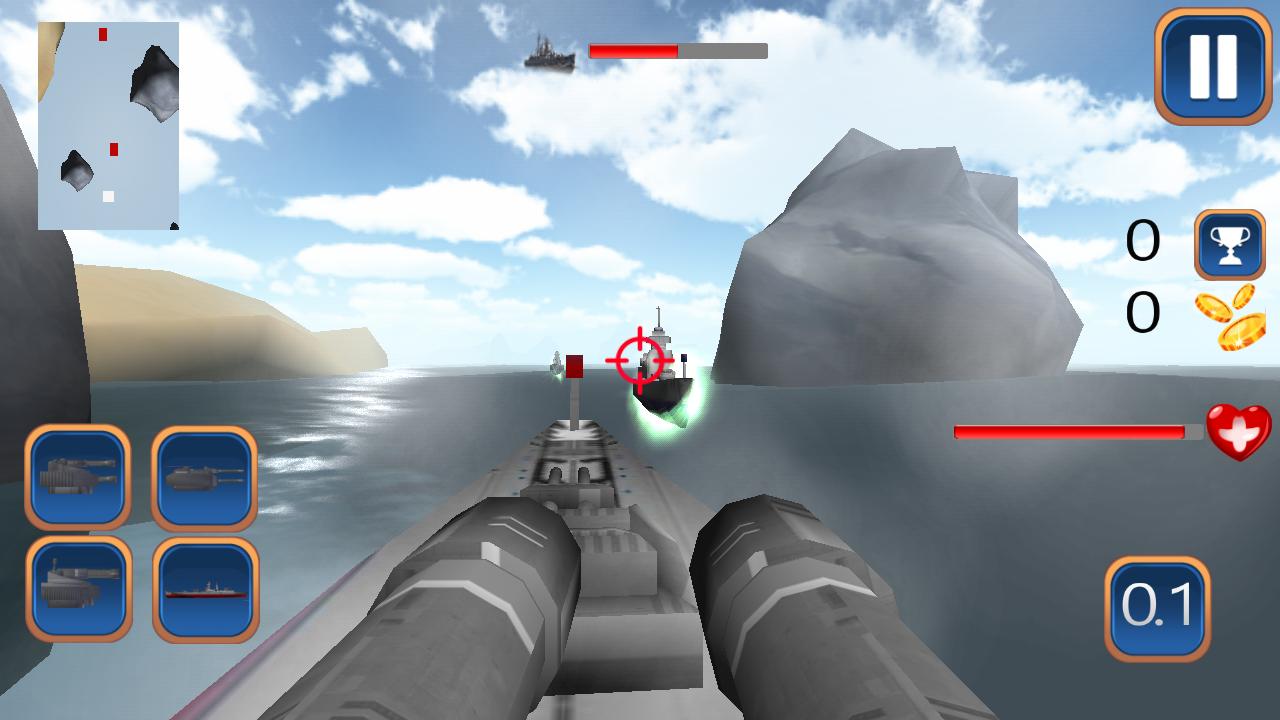Select the battleship icon weapon slot

click(x=205, y=588)
